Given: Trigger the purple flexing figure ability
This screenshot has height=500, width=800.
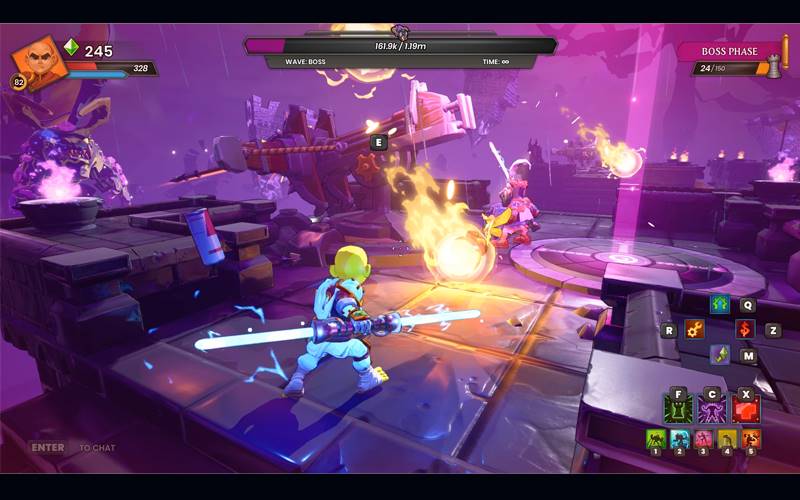Looking at the screenshot, I should [x=712, y=408].
